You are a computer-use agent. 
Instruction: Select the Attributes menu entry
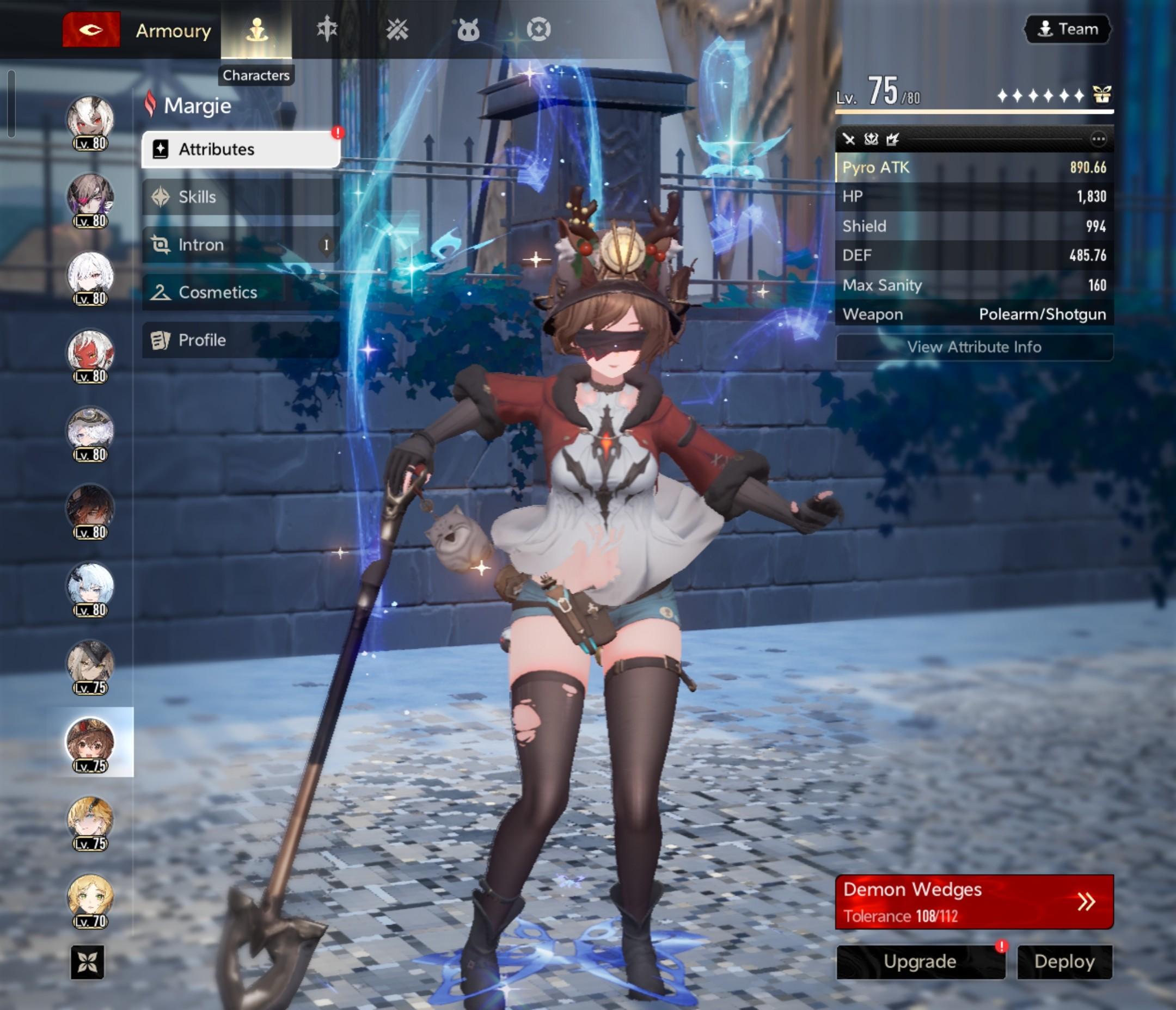241,149
